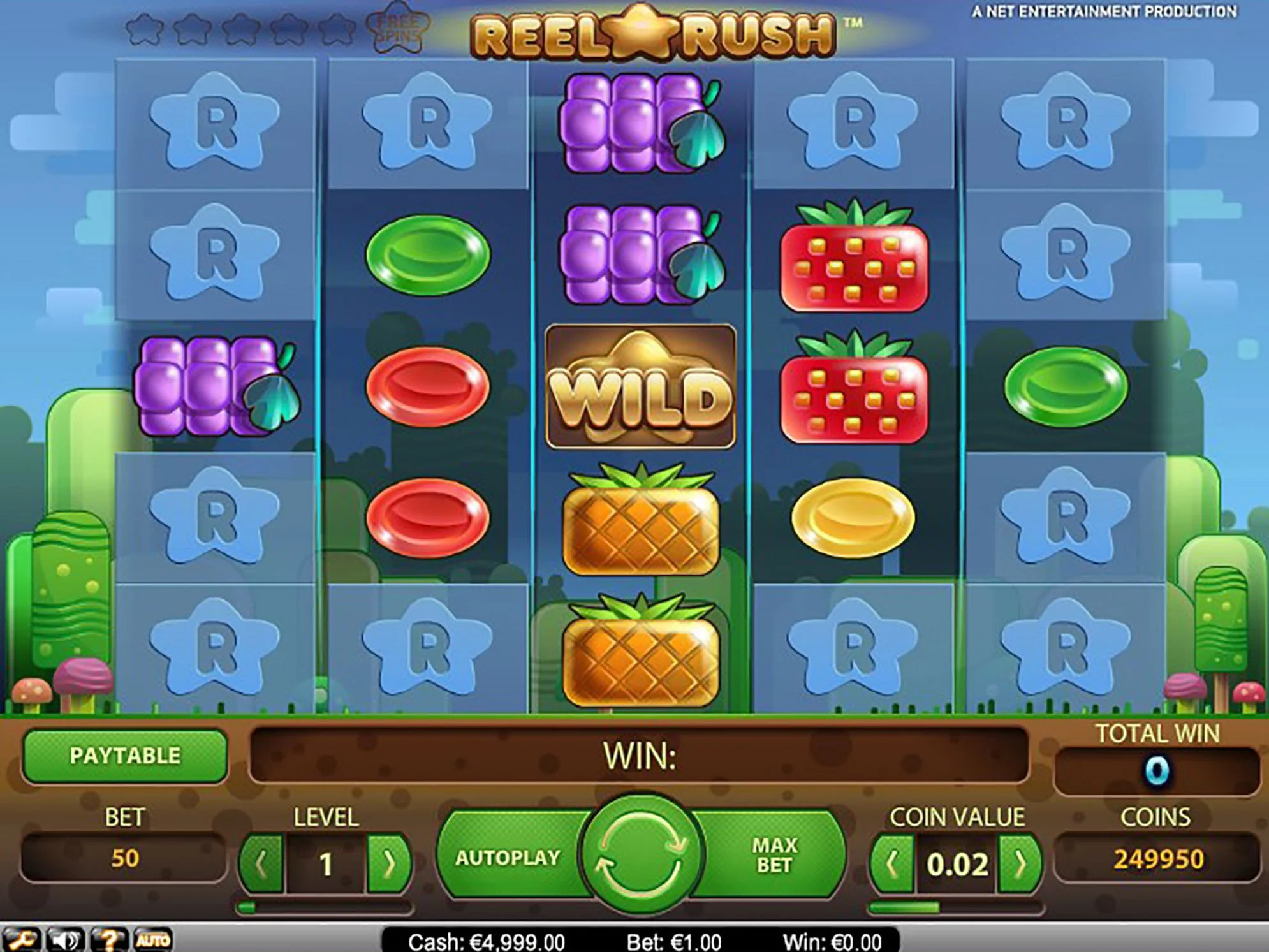This screenshot has width=1269, height=952.
Task: Raise the coin value
Action: [x=1020, y=865]
